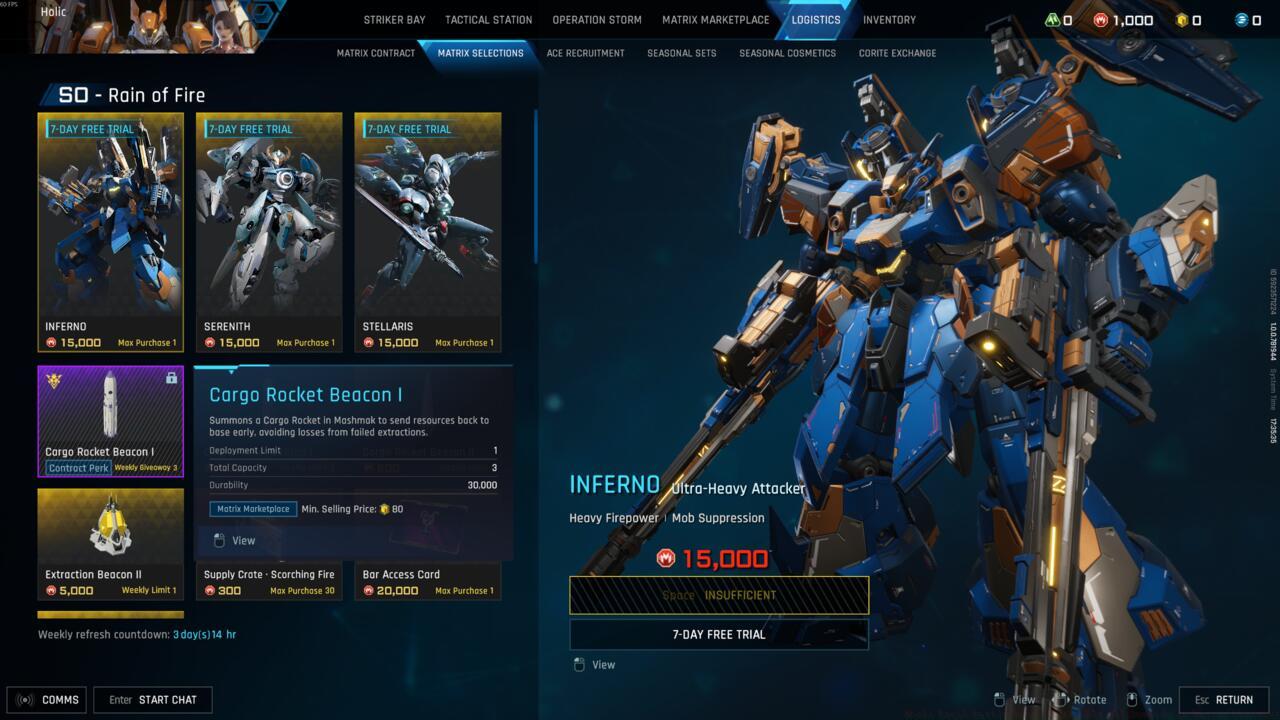Click the Rotate mouse icon near bottom right
The height and width of the screenshot is (720, 1280).
coord(1060,699)
